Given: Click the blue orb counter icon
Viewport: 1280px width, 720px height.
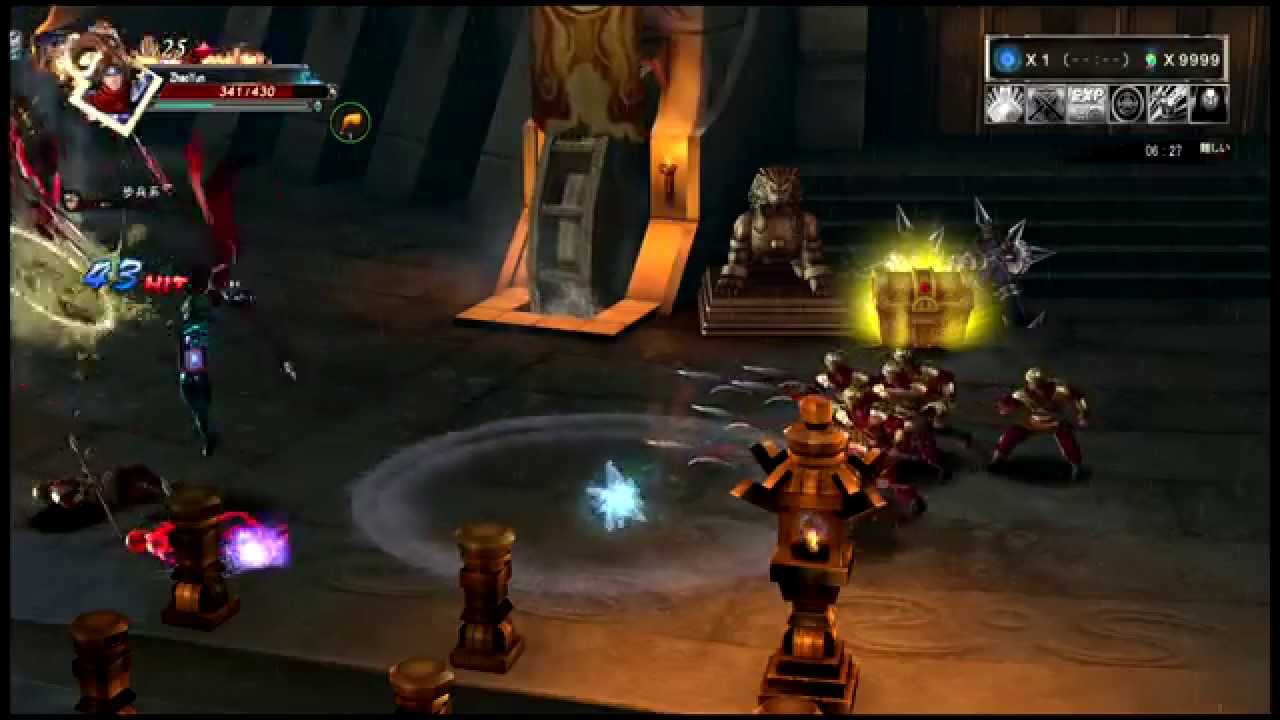Looking at the screenshot, I should pos(1007,60).
